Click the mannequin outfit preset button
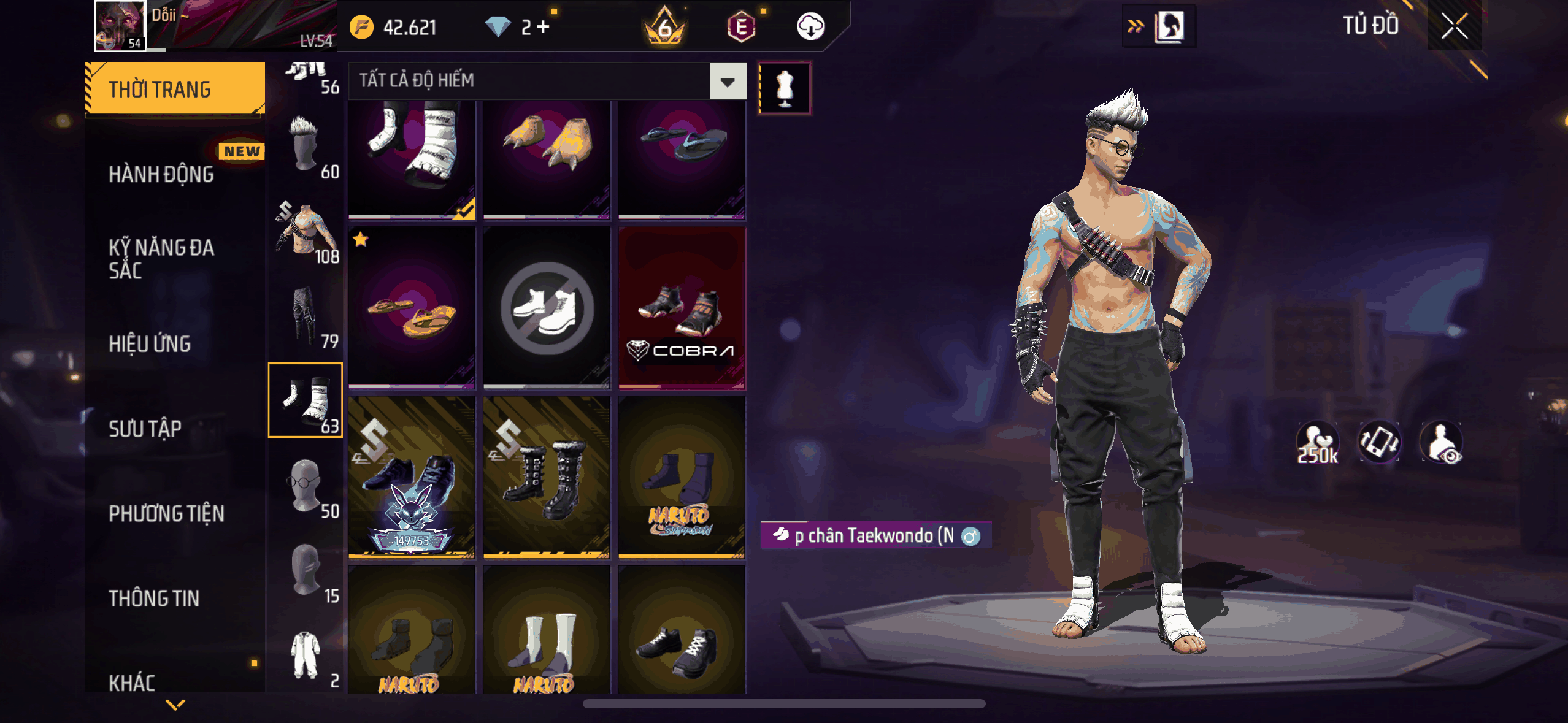This screenshot has height=723, width=1568. click(x=785, y=88)
